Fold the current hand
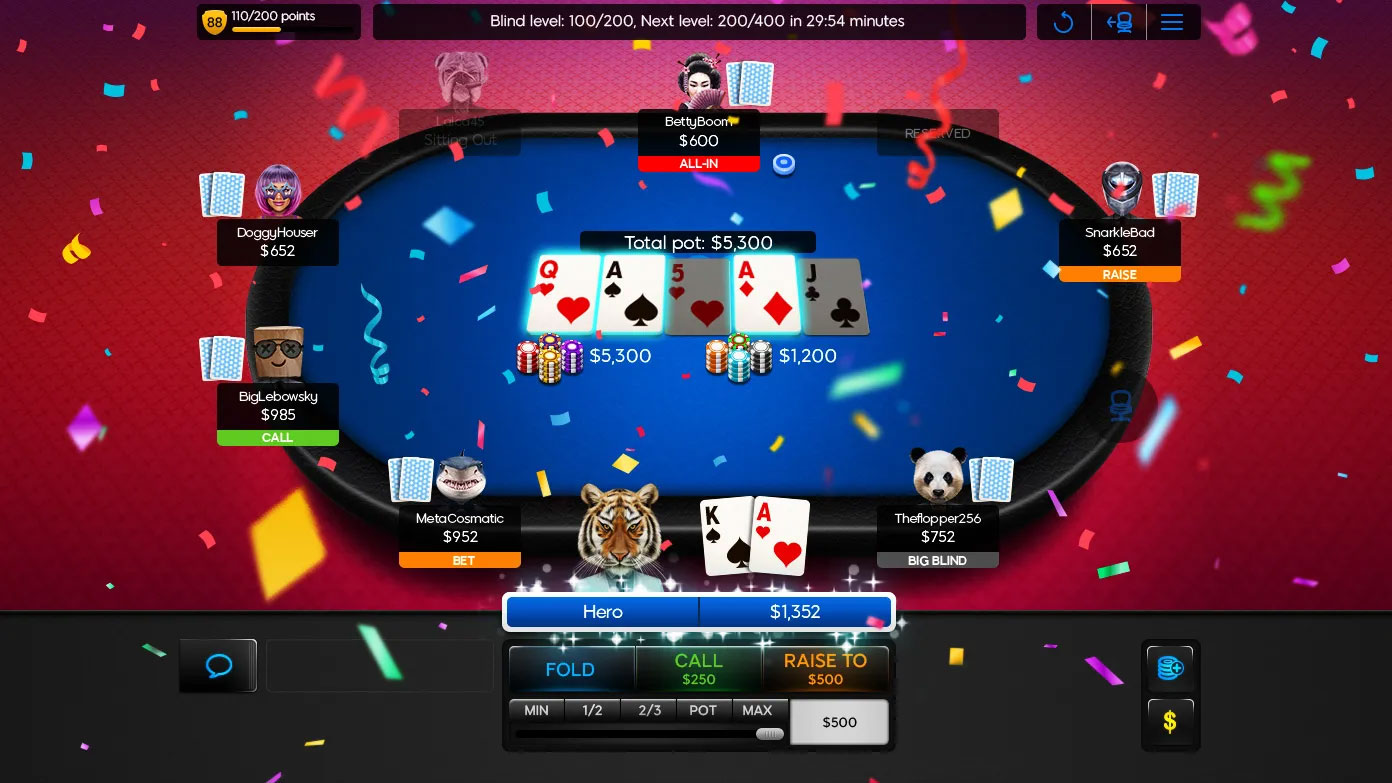 coord(570,669)
